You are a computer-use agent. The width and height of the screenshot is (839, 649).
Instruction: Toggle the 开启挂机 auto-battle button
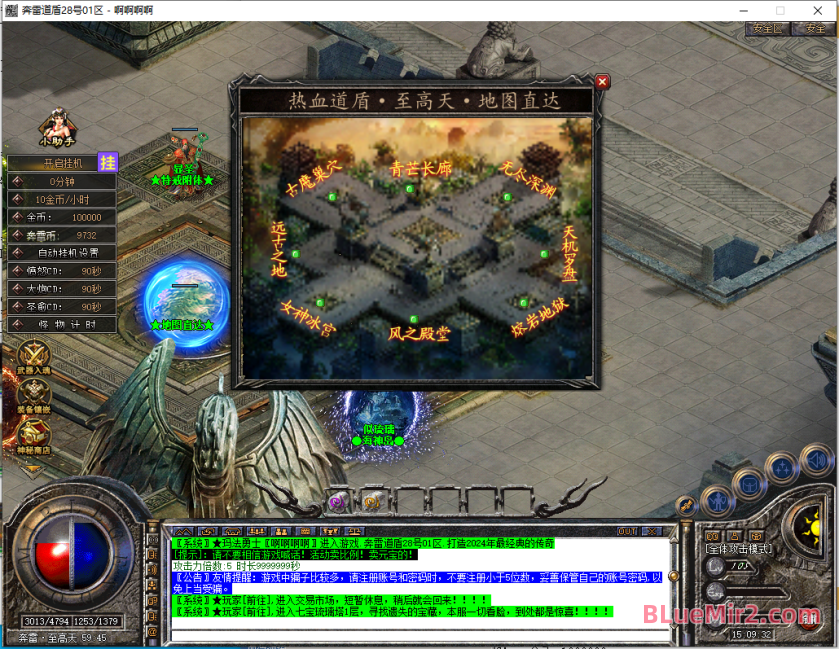click(x=60, y=163)
